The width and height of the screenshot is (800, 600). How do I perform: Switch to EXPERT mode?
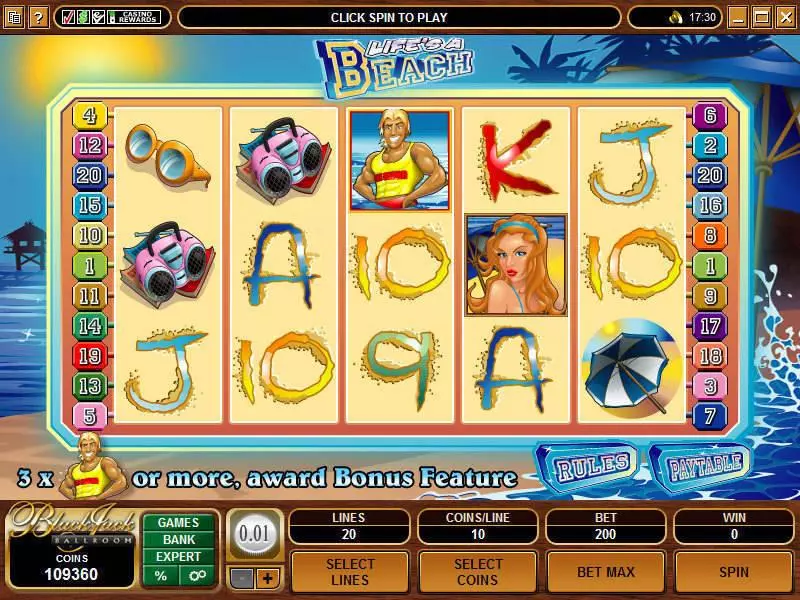tap(178, 557)
